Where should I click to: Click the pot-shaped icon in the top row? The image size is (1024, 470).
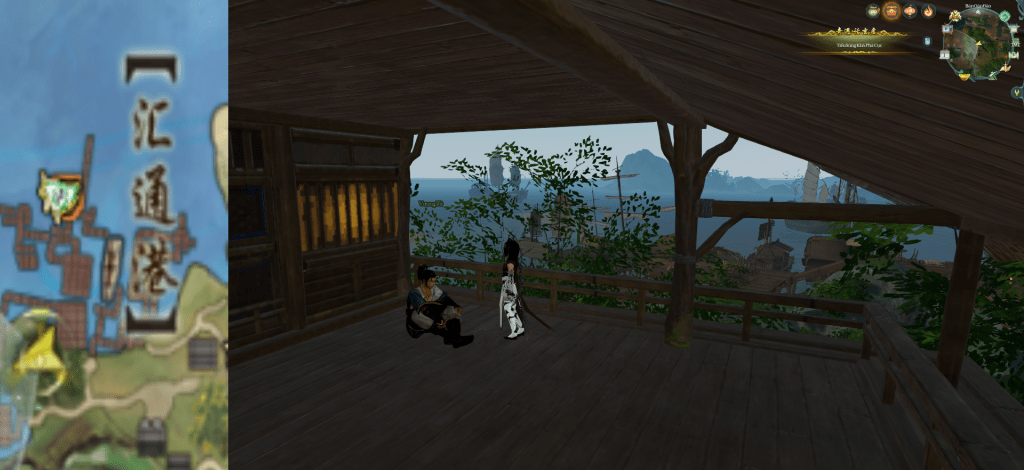coord(872,11)
